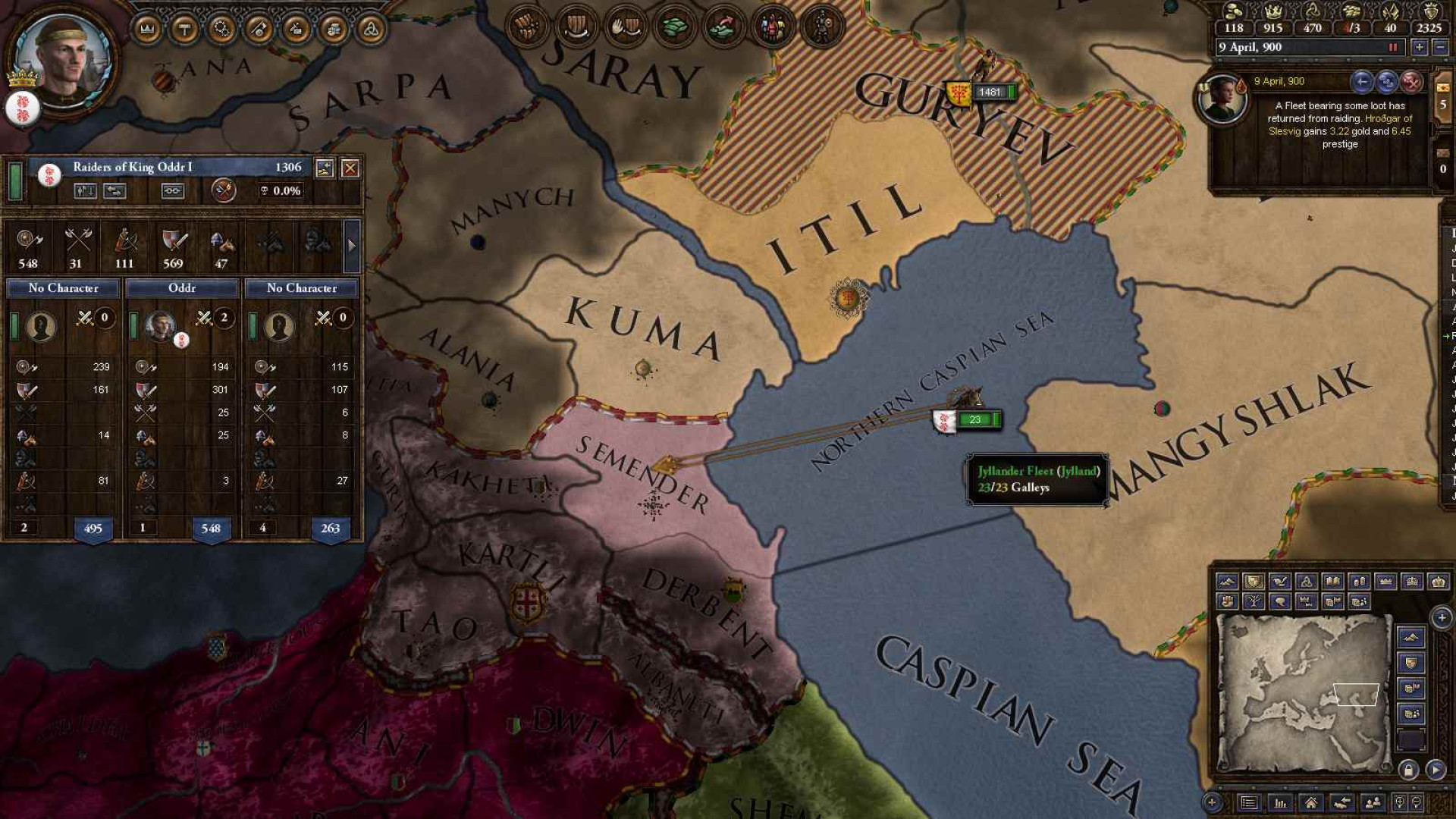Viewport: 1456px width, 819px height.
Task: Toggle pause on the date bar
Action: [x=1392, y=47]
